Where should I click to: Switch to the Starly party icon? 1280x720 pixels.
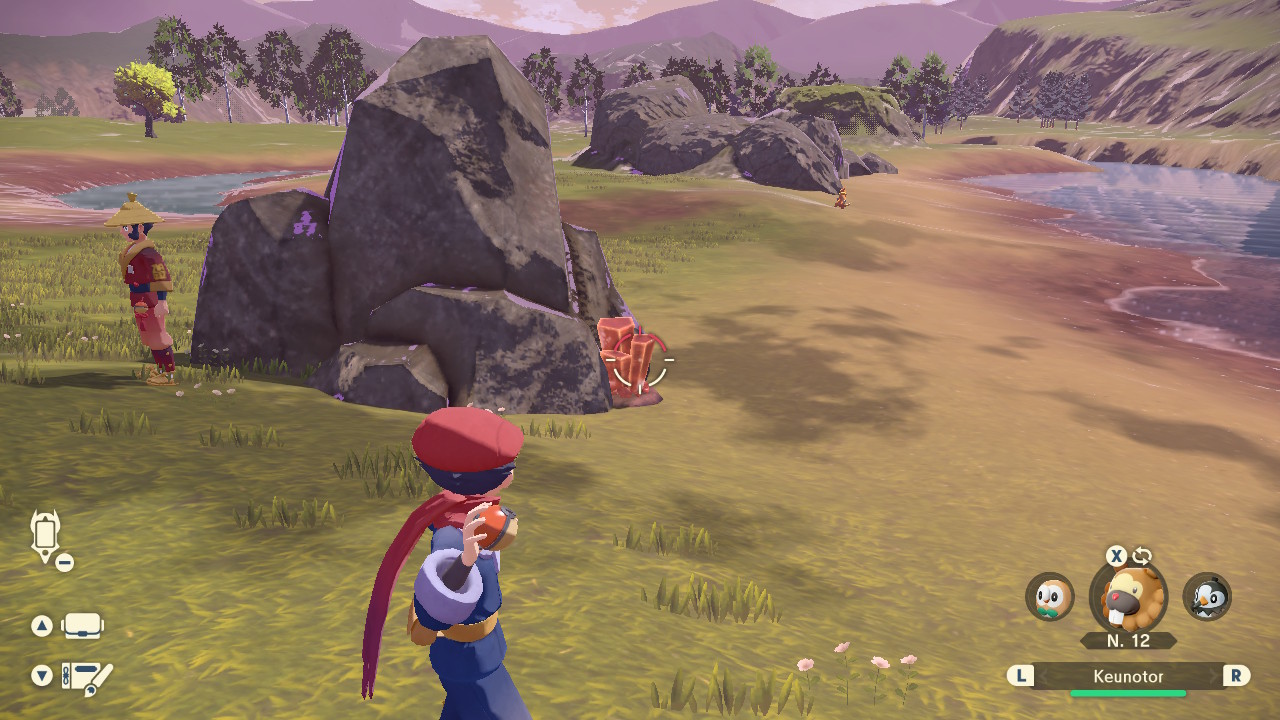pos(1207,597)
